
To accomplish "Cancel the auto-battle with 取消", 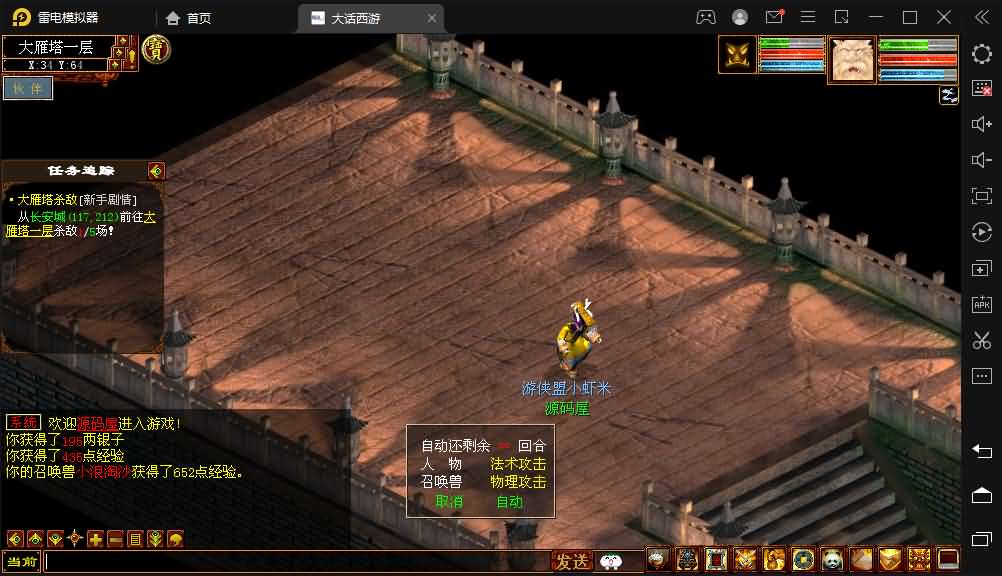I will 449,502.
